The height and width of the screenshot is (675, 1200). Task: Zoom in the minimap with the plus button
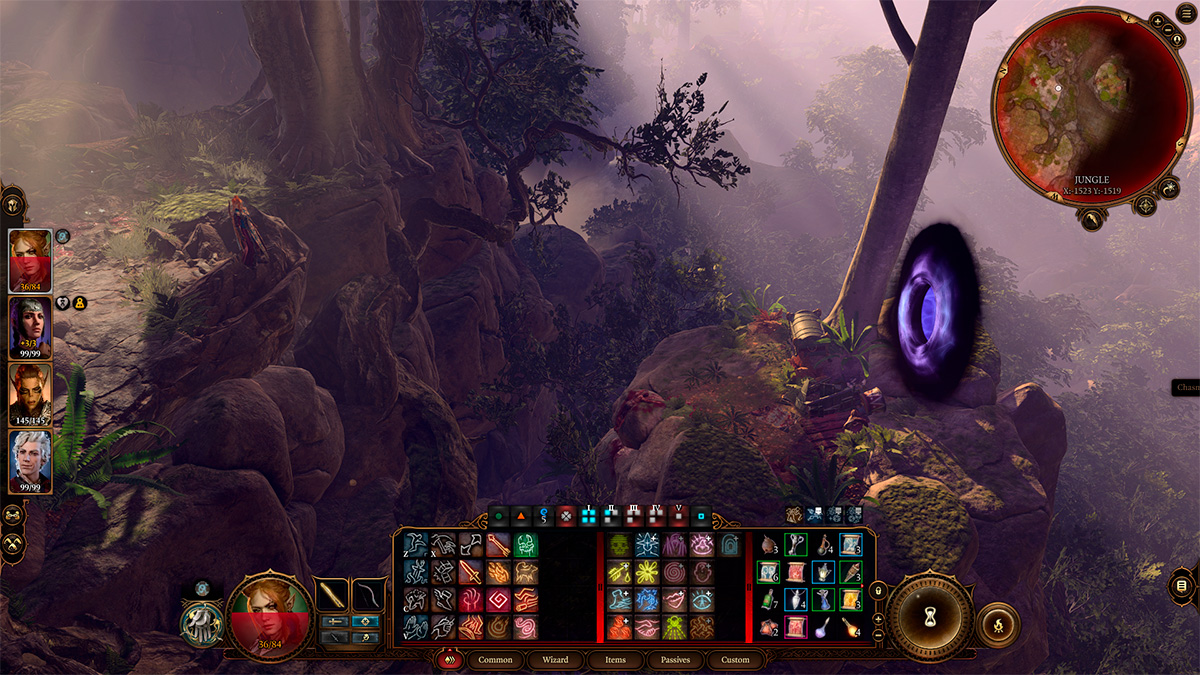[x=1158, y=21]
